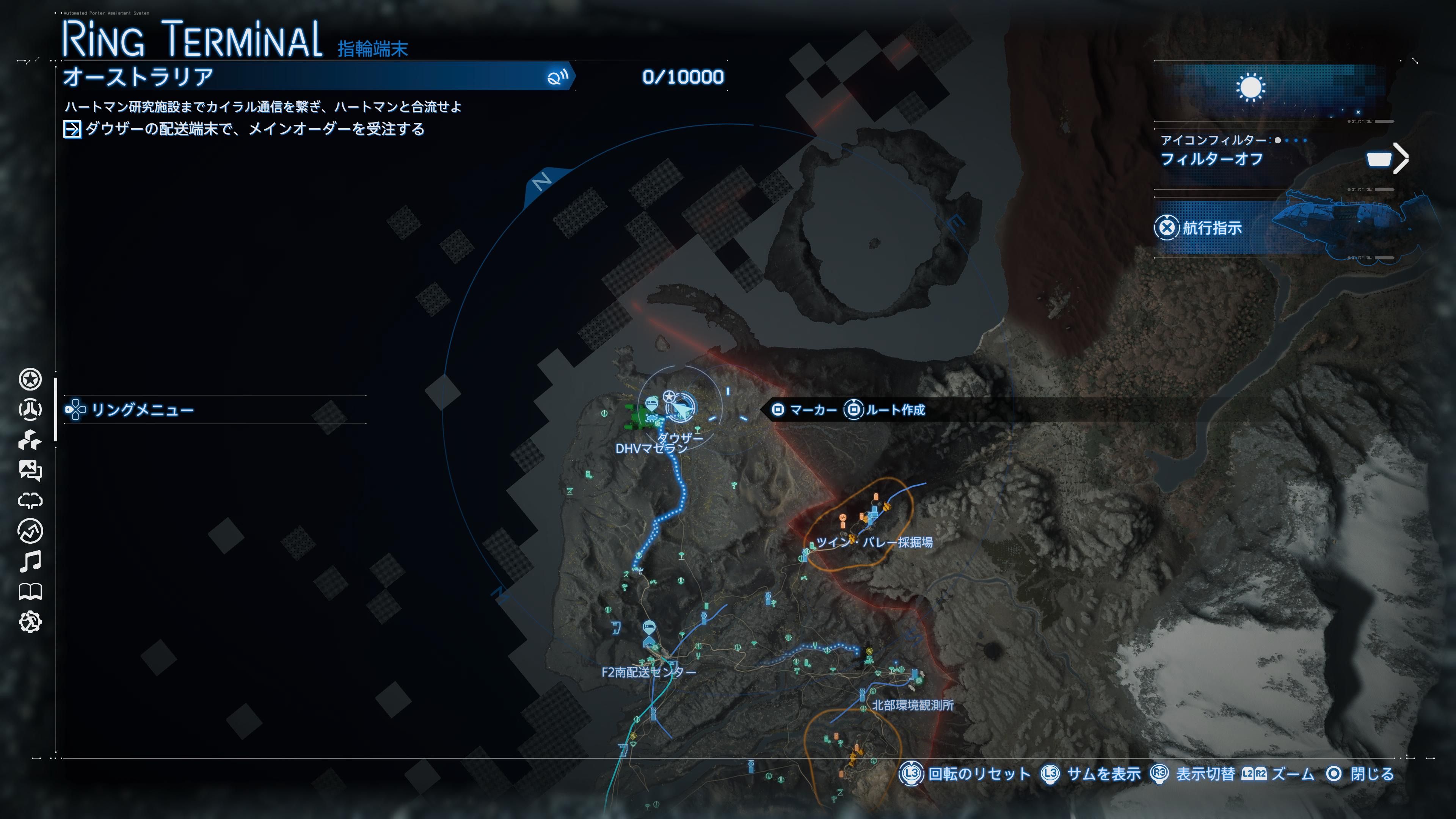Open the photo and chat bubble icon
Image resolution: width=1456 pixels, height=819 pixels.
[x=30, y=470]
